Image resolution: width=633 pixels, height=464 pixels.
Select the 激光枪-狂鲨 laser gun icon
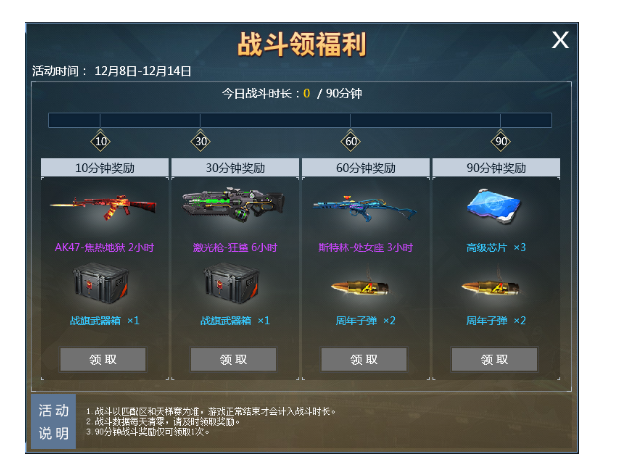click(x=233, y=207)
